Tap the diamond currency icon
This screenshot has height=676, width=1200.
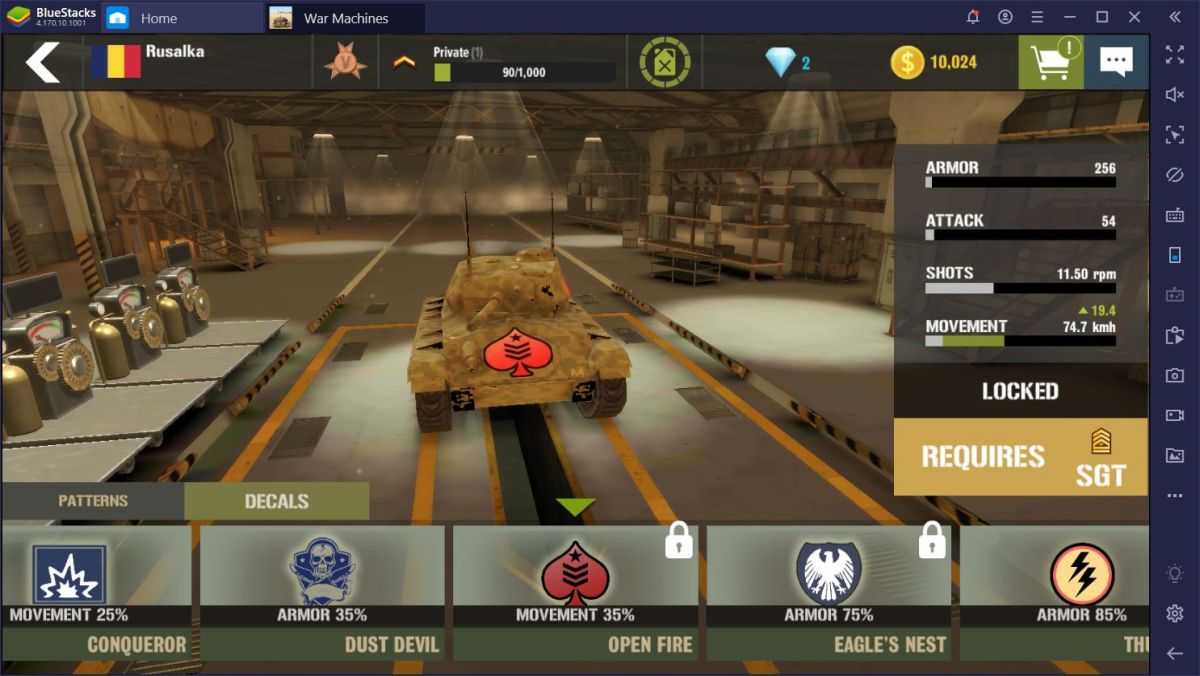tap(781, 62)
